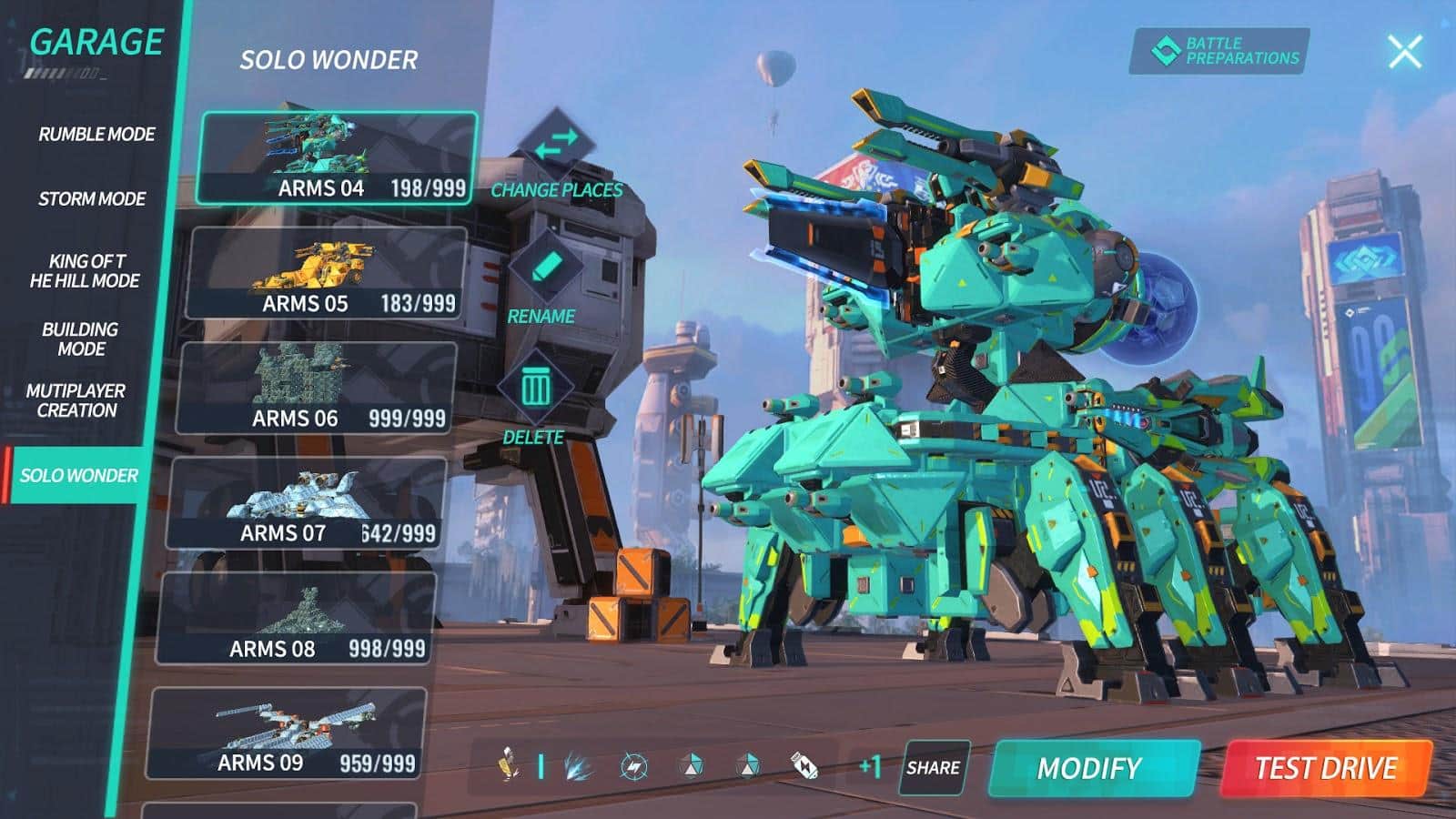
Task: Open the Storm Mode category
Action: pyautogui.click(x=92, y=199)
